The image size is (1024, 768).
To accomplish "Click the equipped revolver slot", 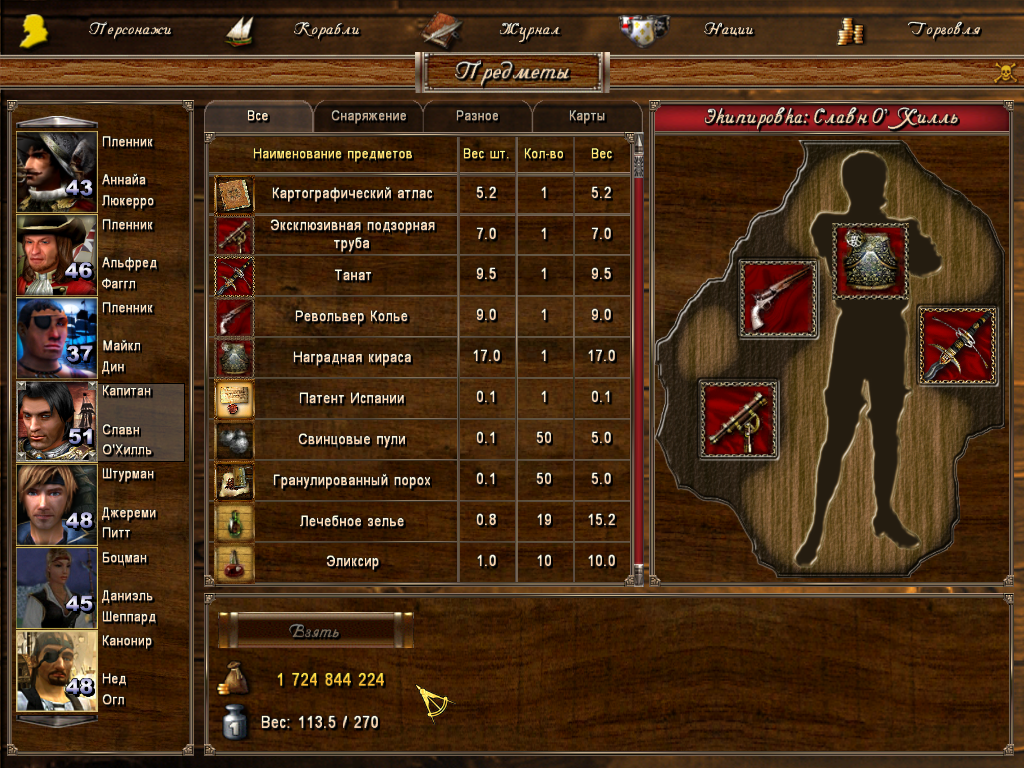I will [778, 297].
